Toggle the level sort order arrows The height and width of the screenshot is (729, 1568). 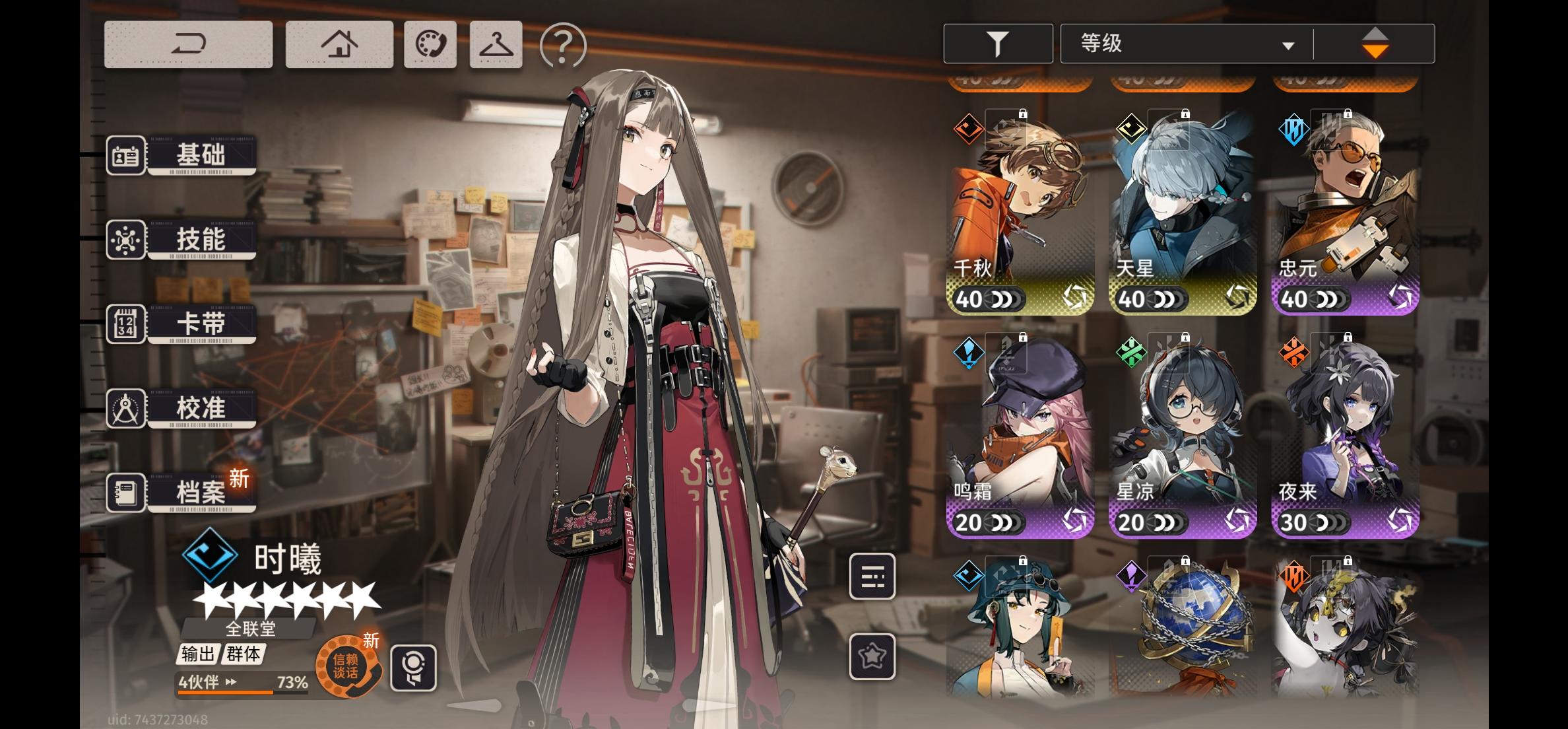(x=1375, y=42)
